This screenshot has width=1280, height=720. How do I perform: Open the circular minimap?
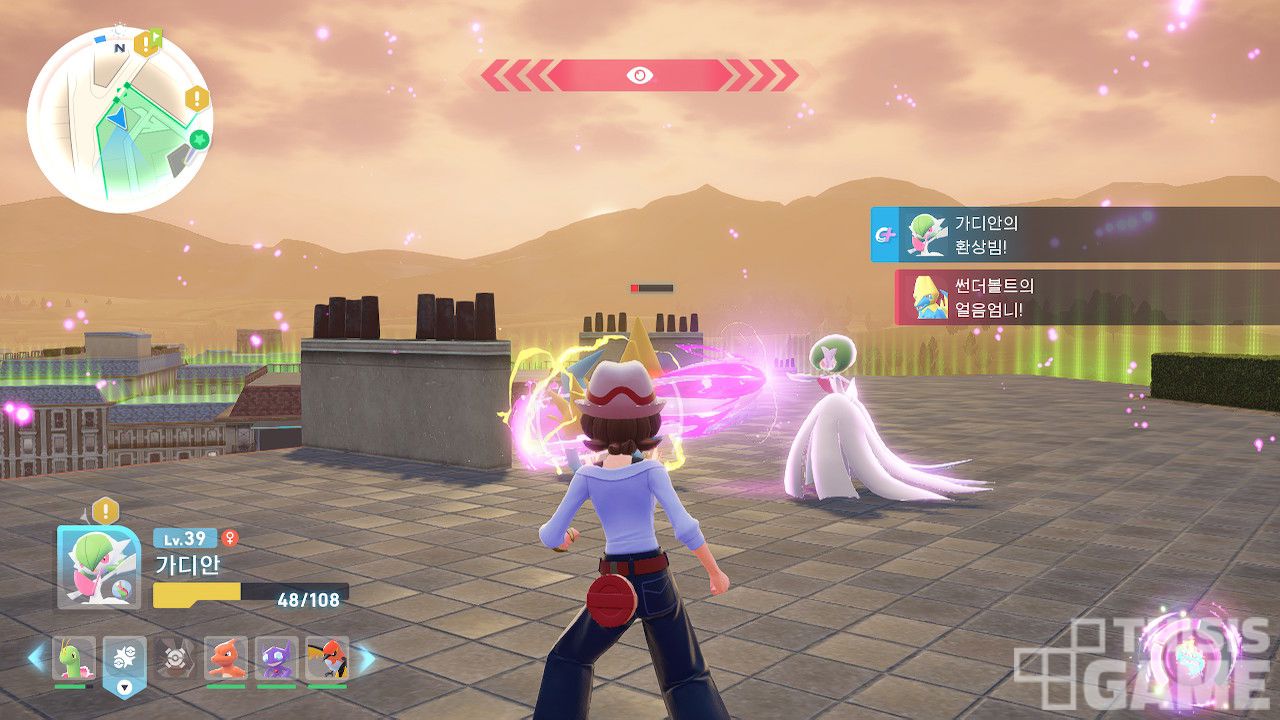tap(120, 120)
